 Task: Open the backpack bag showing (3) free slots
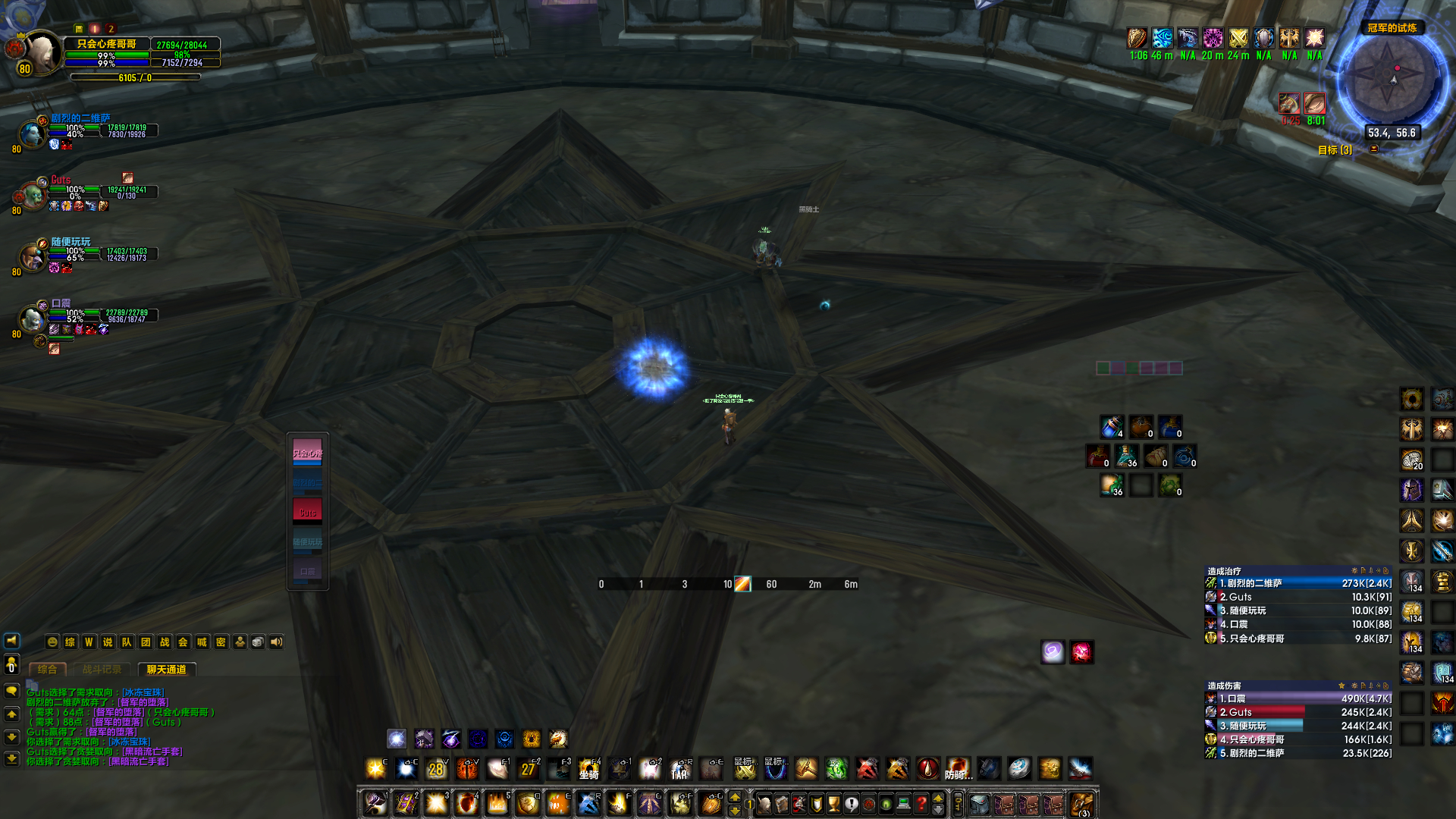[1082, 803]
